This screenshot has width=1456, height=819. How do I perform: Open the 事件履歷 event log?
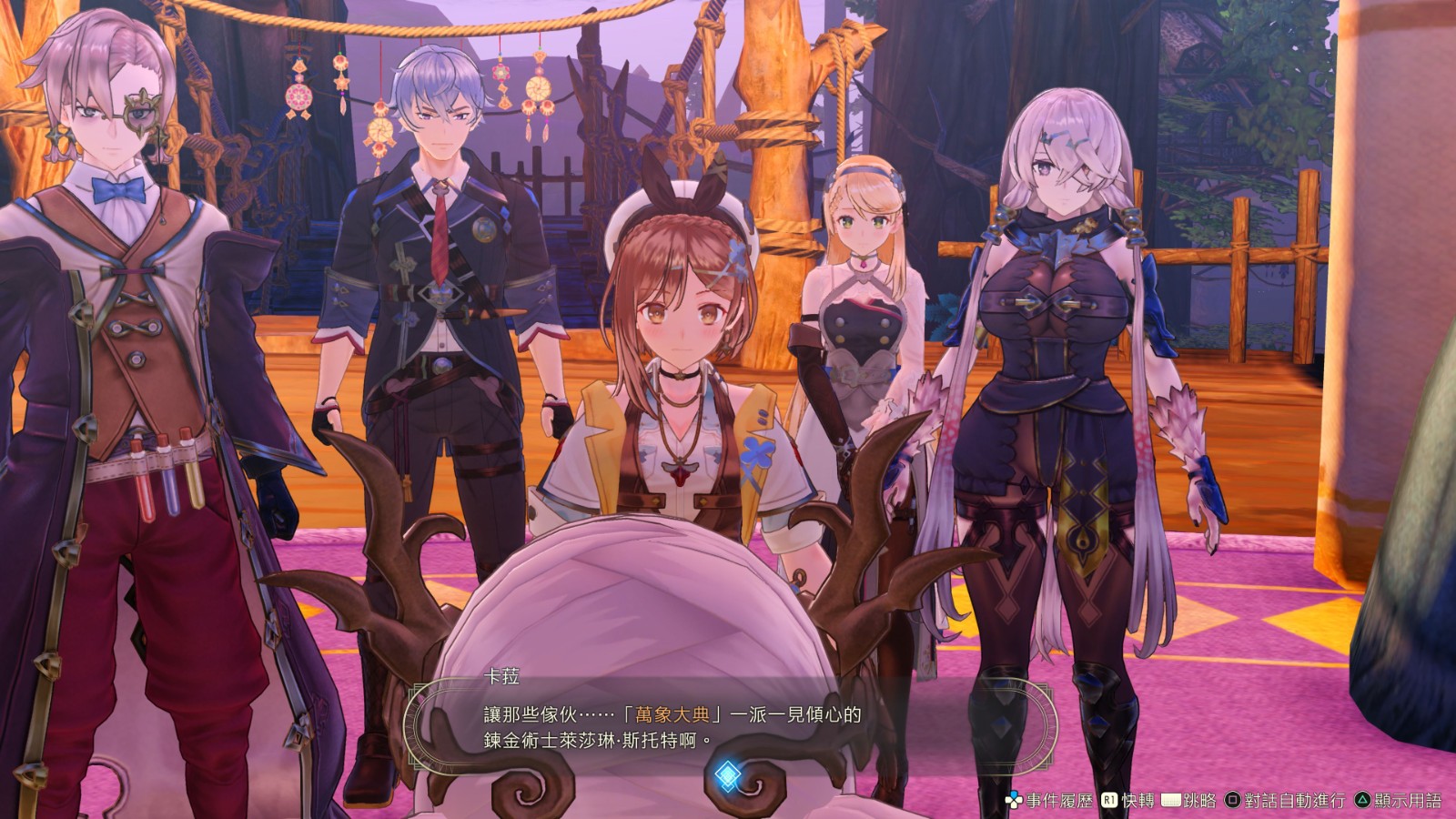tap(1048, 801)
